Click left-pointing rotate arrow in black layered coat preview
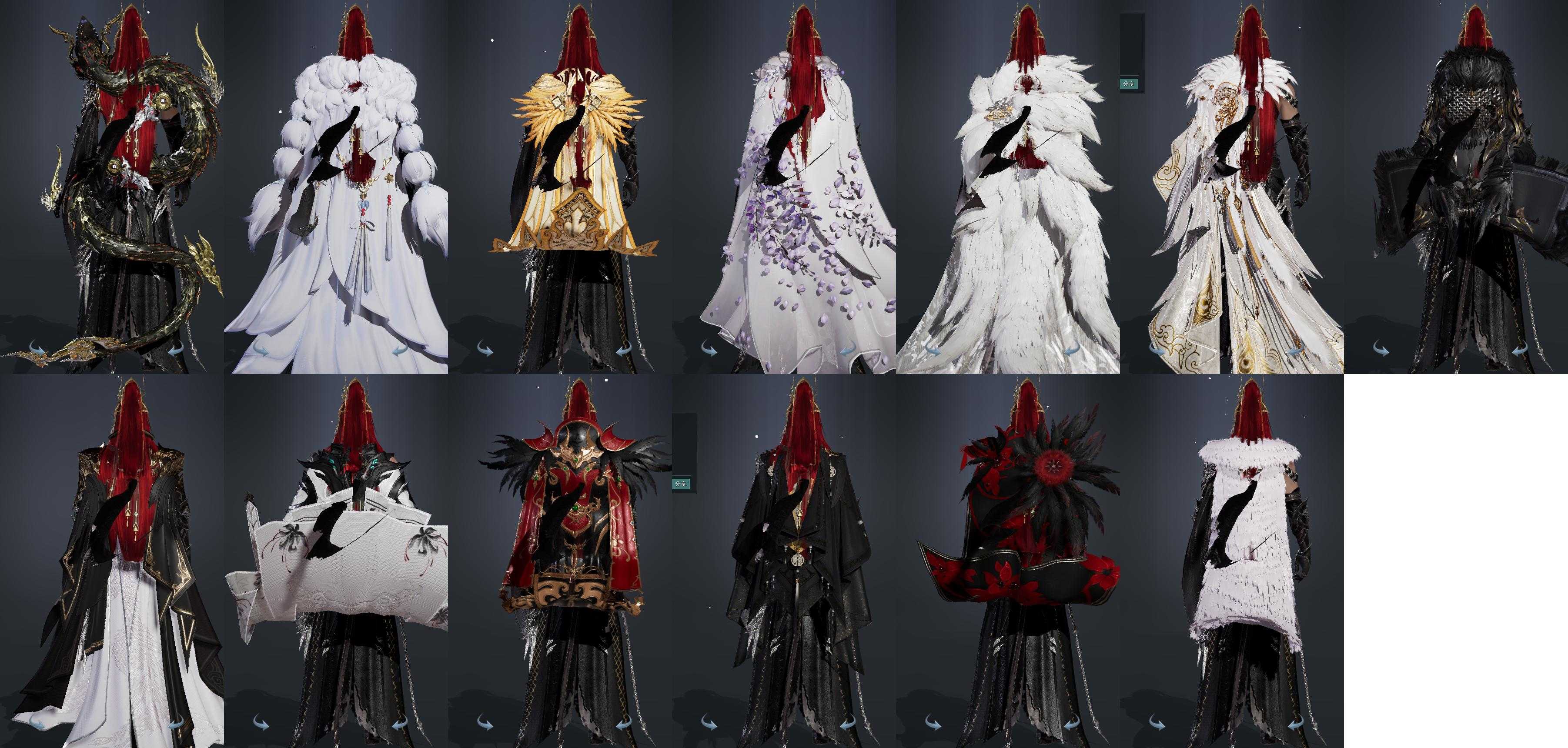This screenshot has width=1568, height=748. (849, 724)
